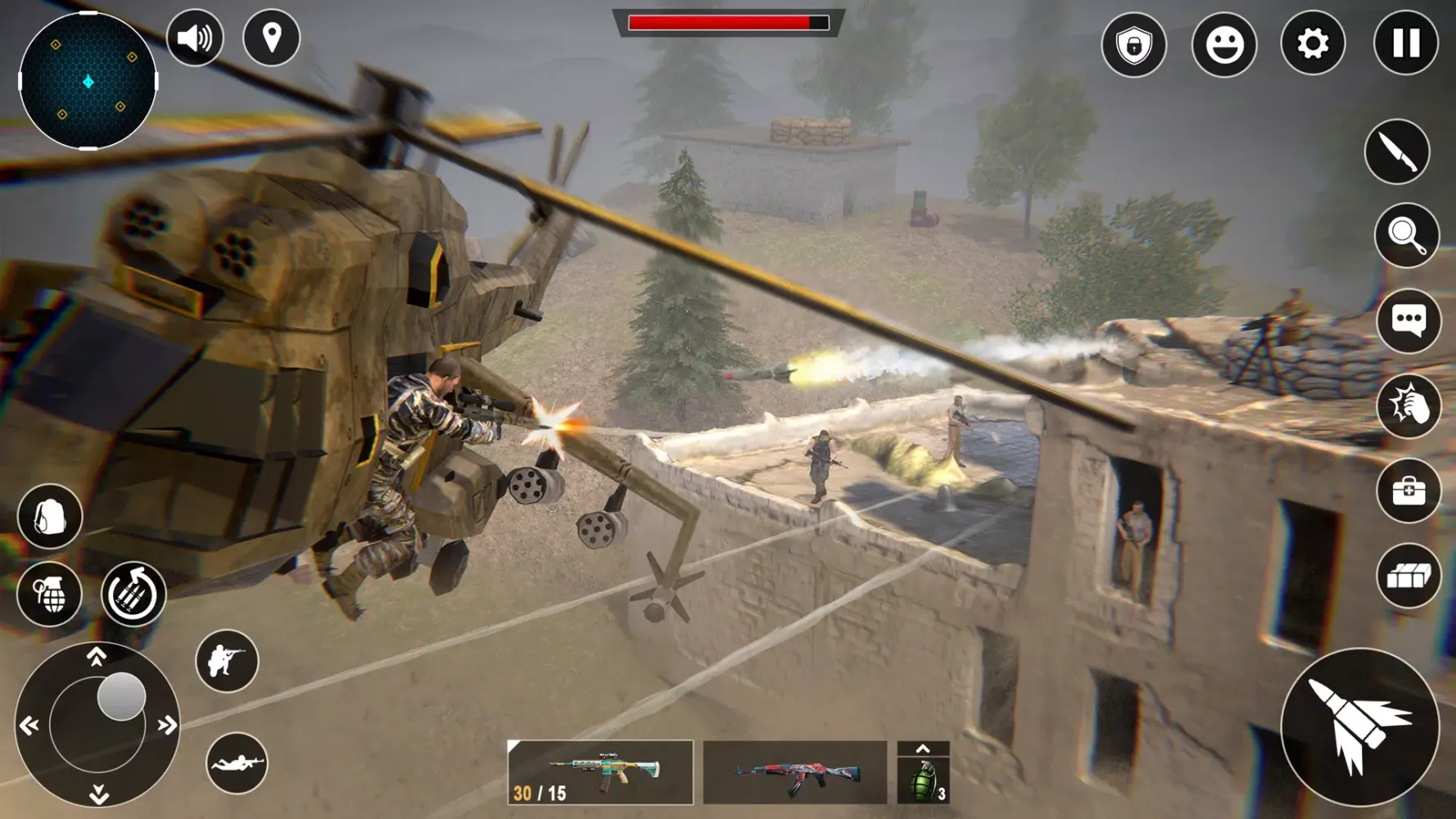Image resolution: width=1456 pixels, height=819 pixels.
Task: Open the backpack inventory
Action: click(x=49, y=516)
